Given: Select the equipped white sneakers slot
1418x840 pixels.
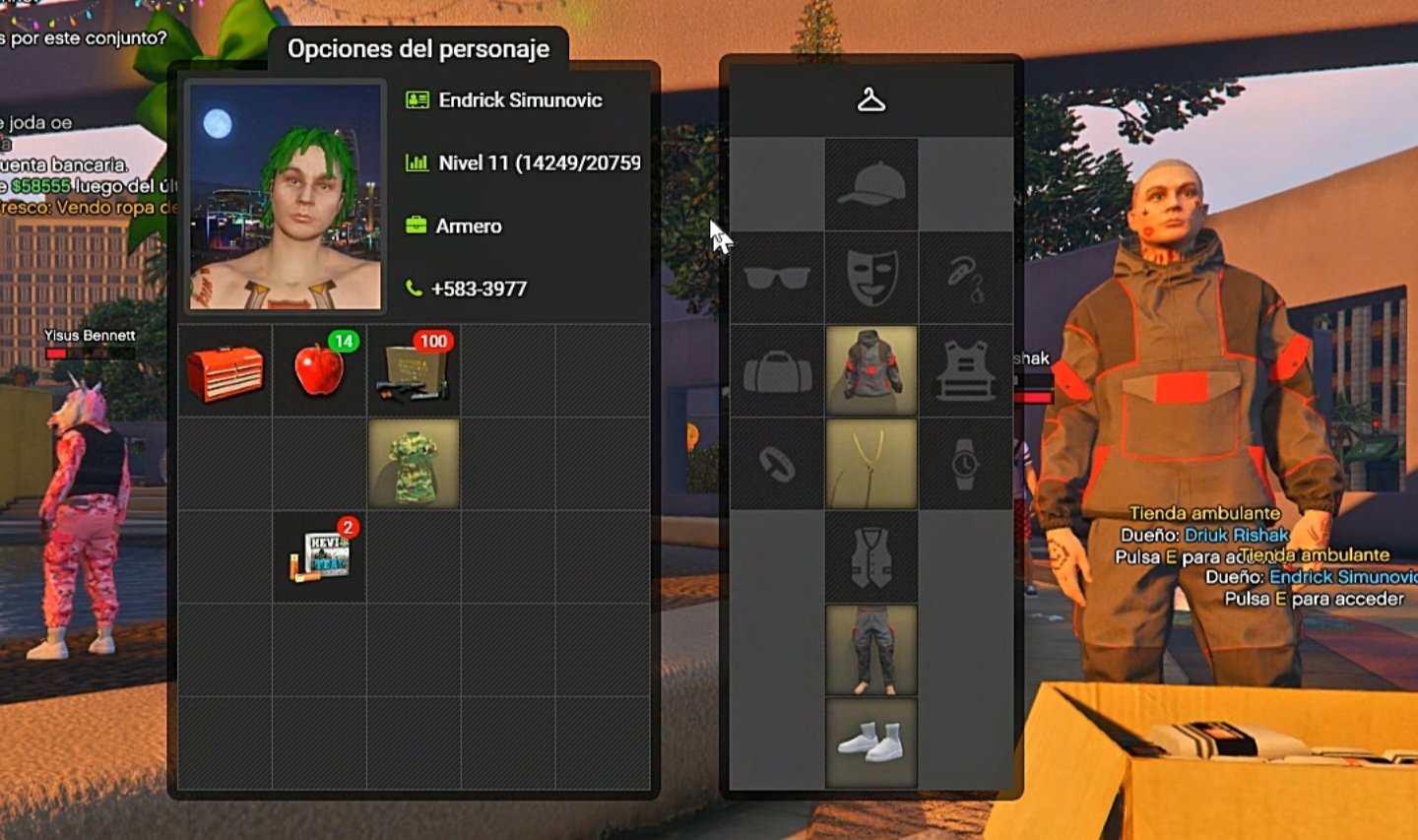Looking at the screenshot, I should pos(871,743).
